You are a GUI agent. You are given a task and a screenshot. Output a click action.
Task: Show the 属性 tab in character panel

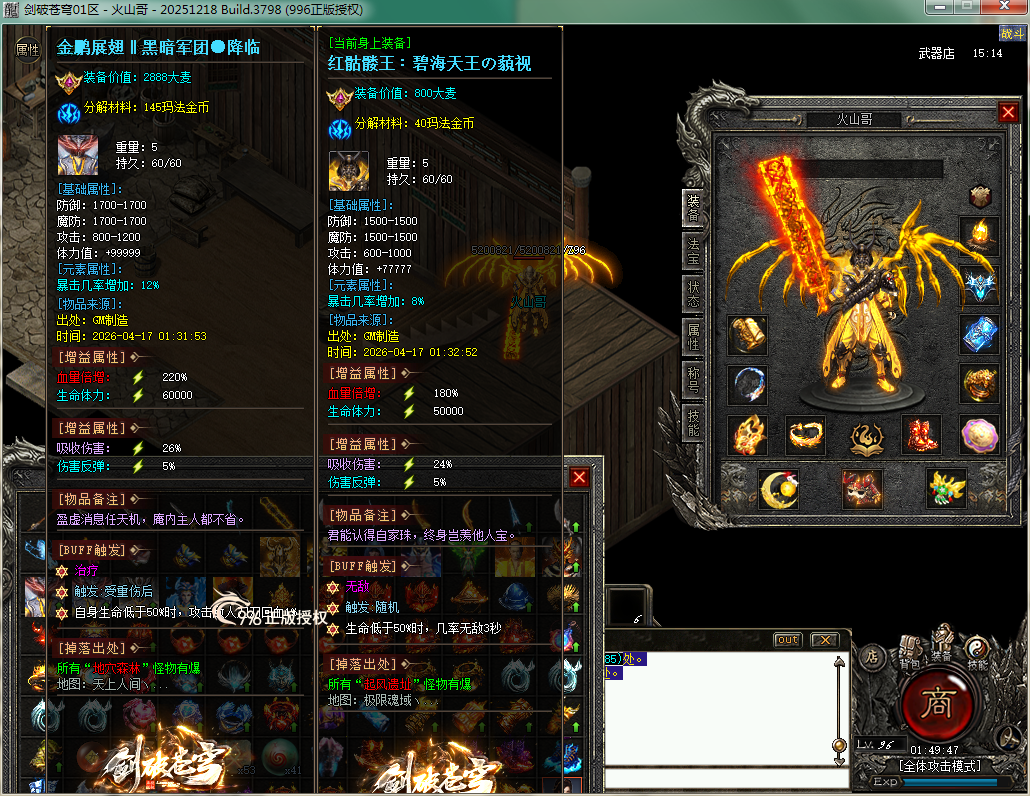pos(693,335)
